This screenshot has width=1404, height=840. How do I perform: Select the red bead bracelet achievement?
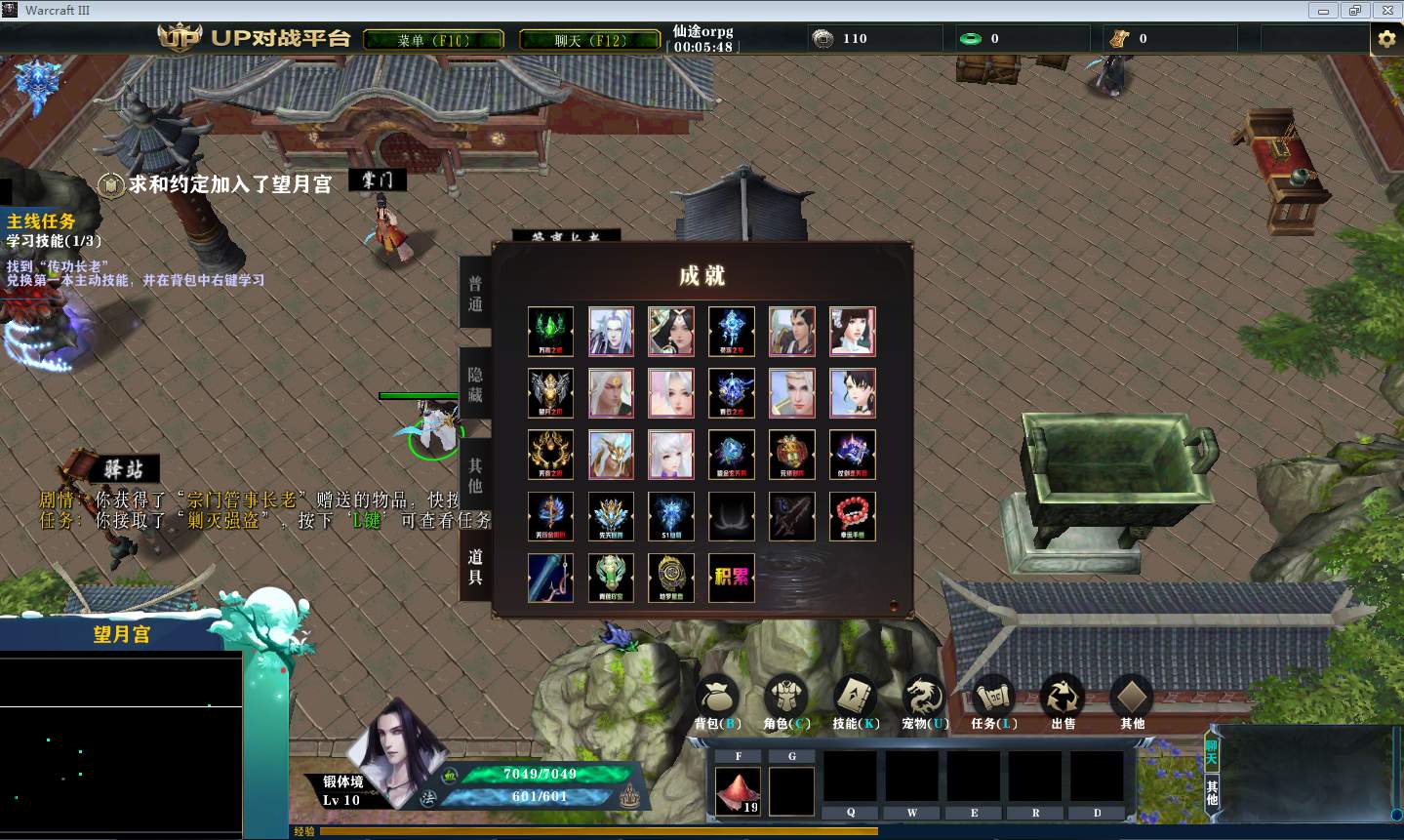tap(852, 516)
